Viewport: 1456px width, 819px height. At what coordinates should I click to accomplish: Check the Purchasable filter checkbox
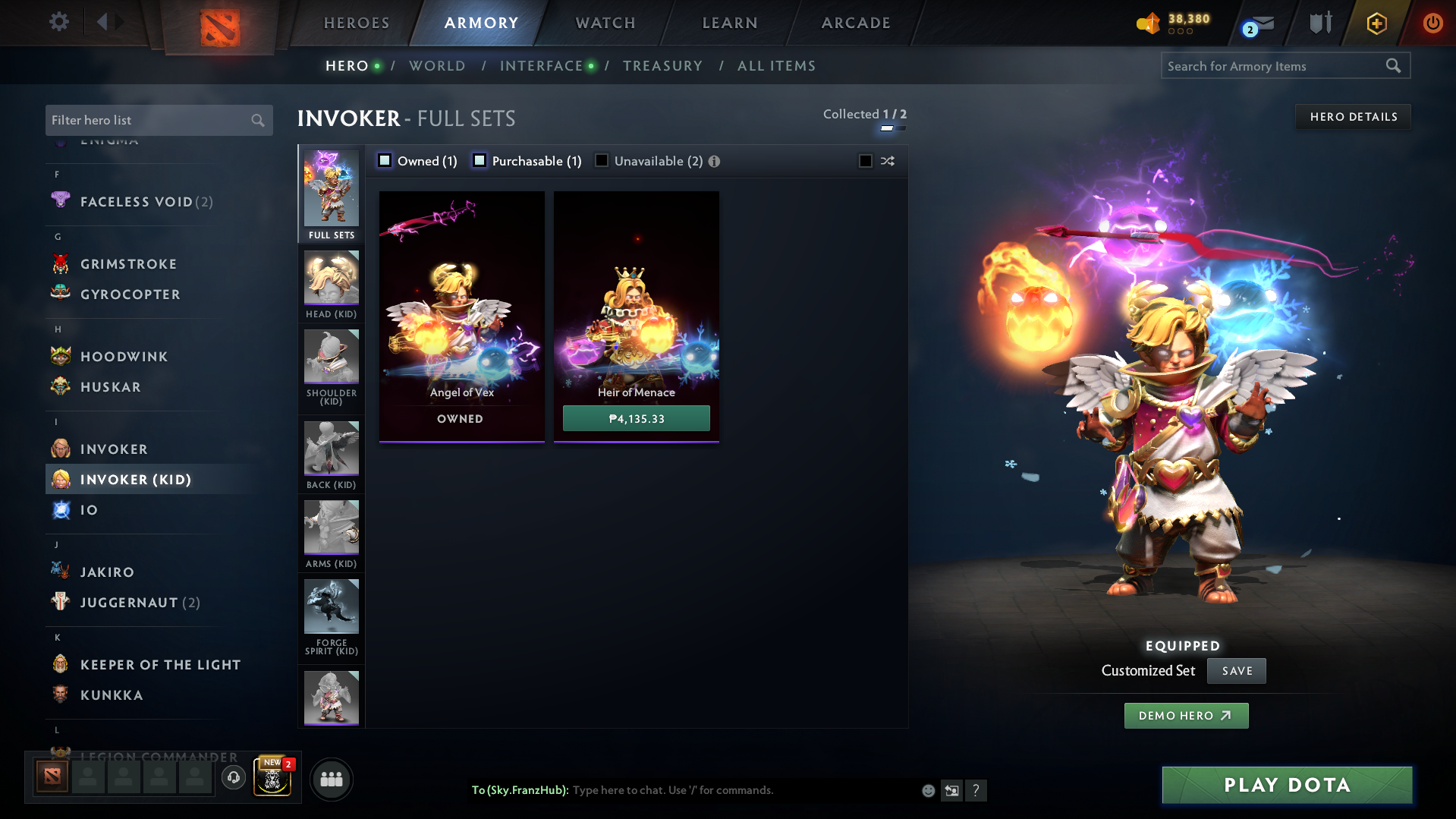479,160
